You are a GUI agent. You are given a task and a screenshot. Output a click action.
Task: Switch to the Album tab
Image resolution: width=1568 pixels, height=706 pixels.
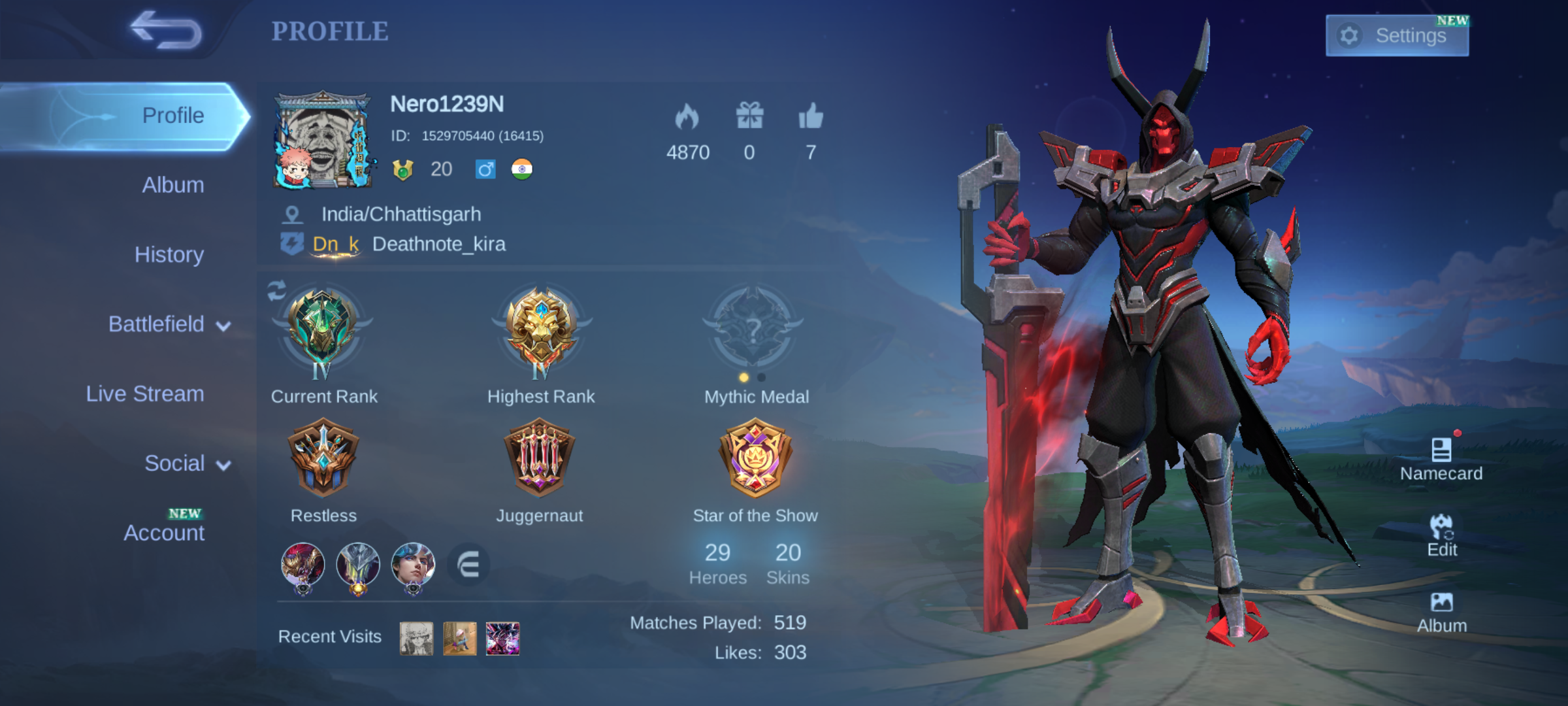point(172,185)
